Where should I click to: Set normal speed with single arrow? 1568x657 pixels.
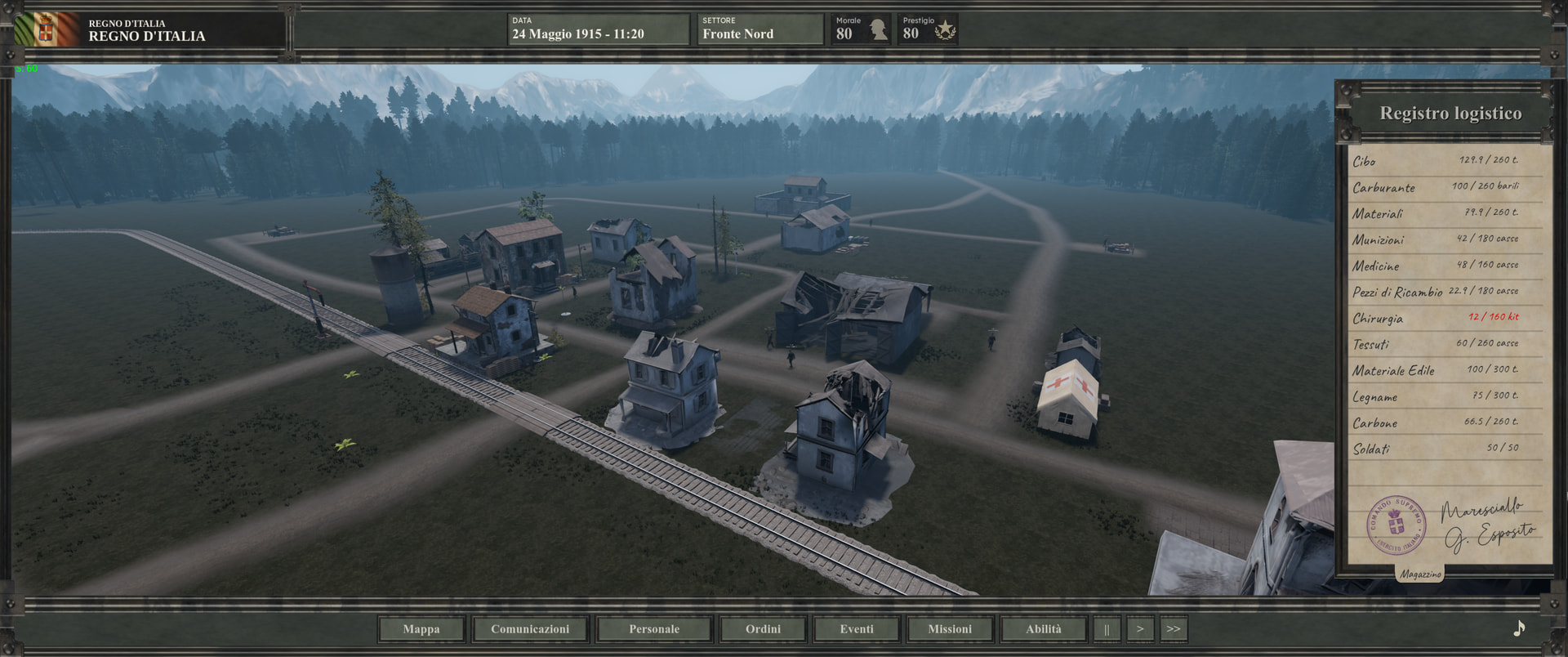[x=1140, y=629]
